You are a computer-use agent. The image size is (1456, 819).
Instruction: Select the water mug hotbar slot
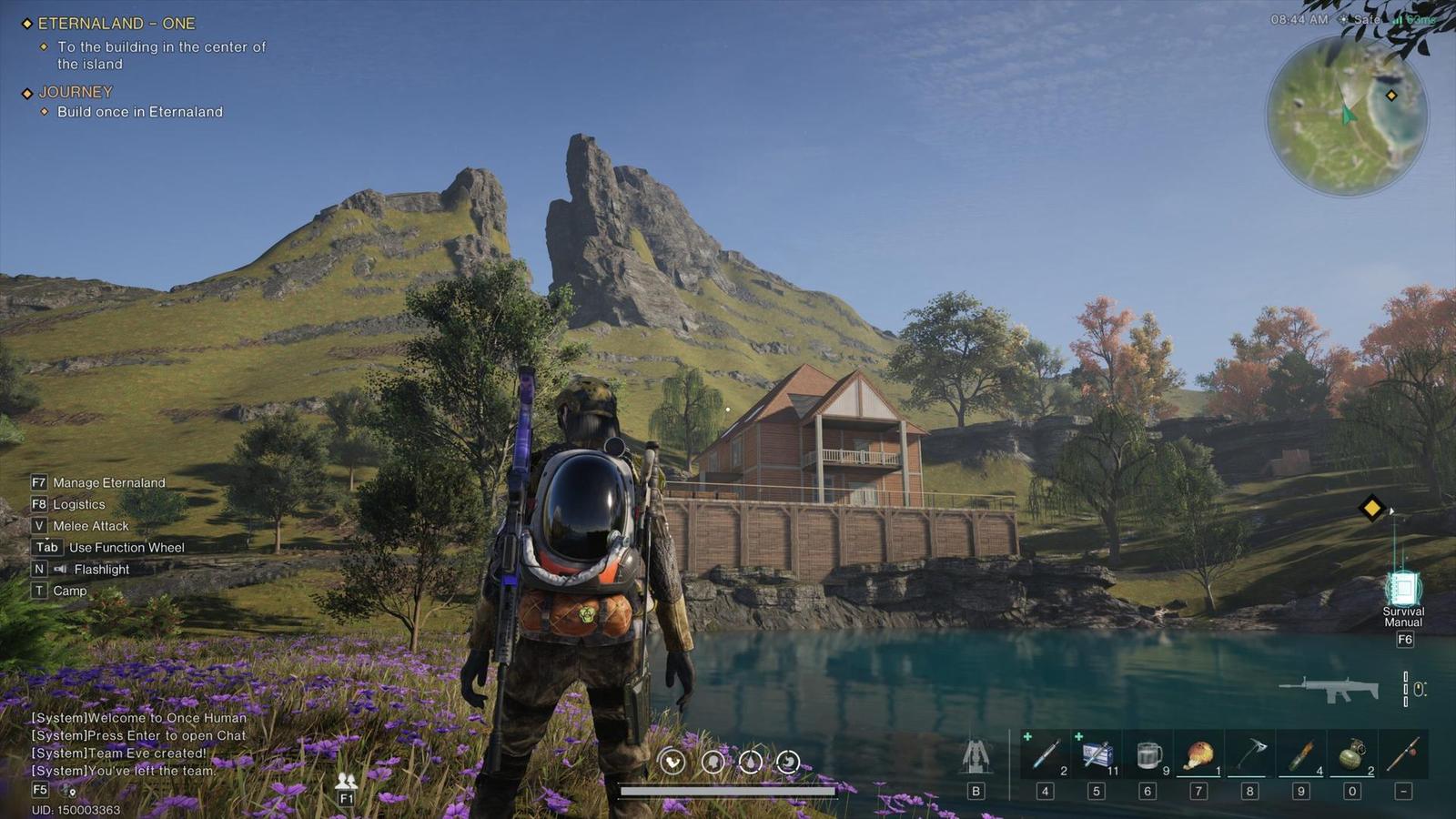pos(1148,754)
